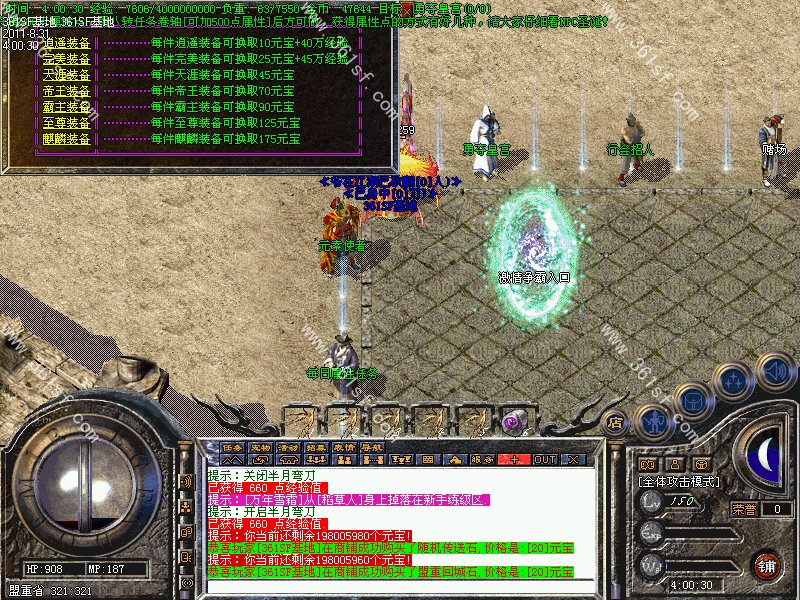Toggle sound with the speaker icon
The height and width of the screenshot is (600, 800).
(x=775, y=371)
